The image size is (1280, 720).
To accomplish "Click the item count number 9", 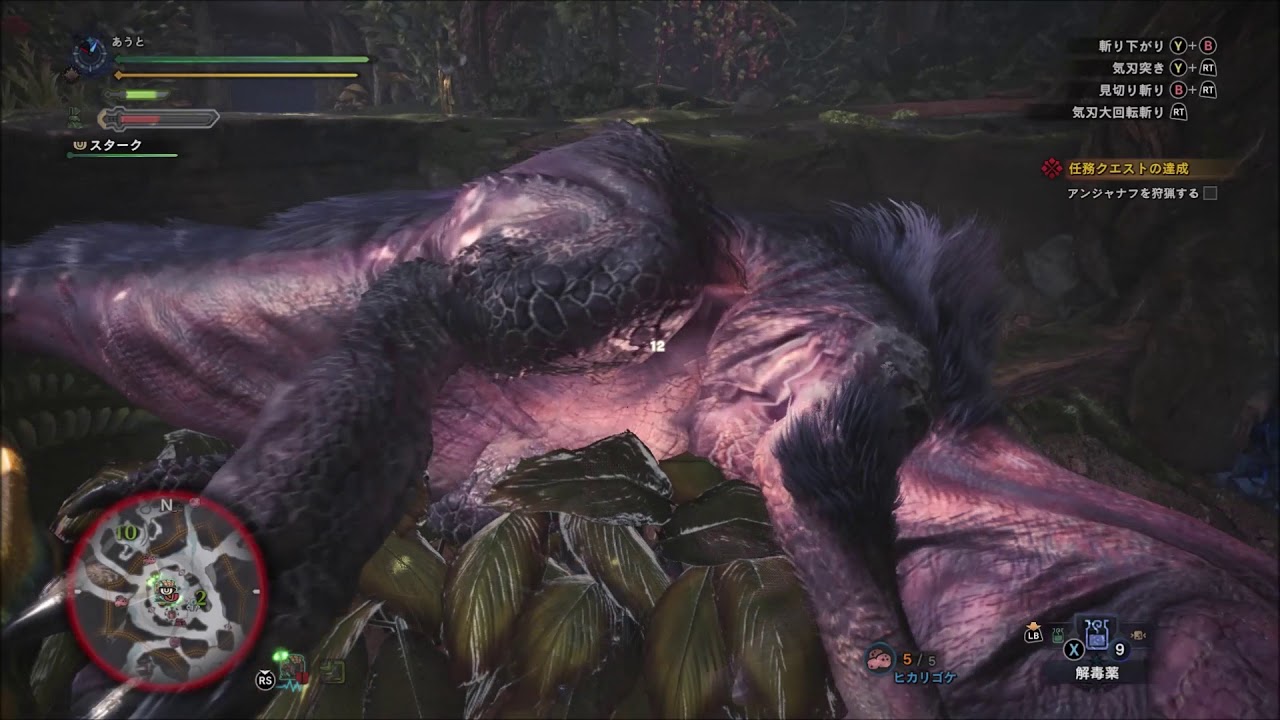I will 1120,648.
